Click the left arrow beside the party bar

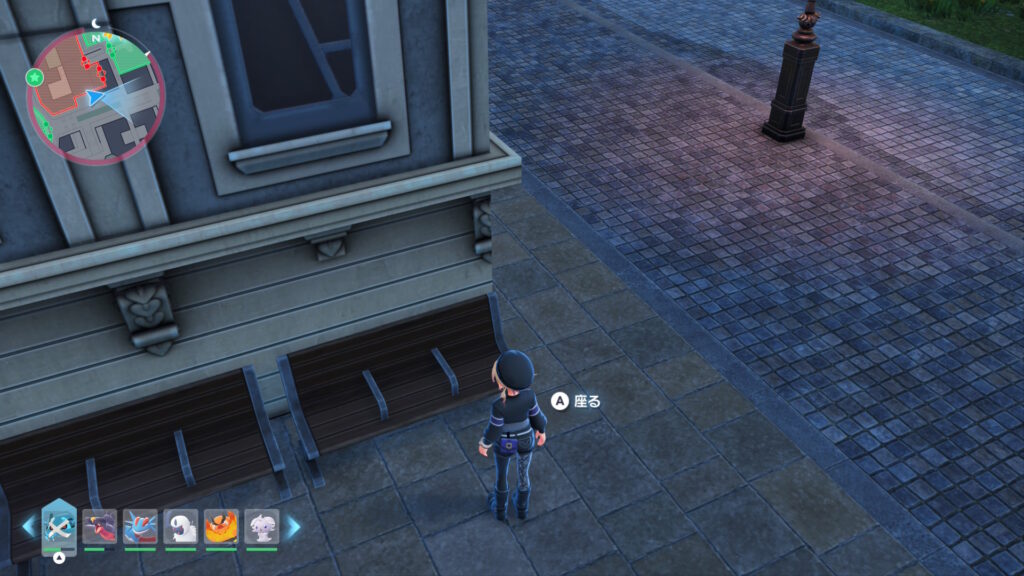[29, 527]
